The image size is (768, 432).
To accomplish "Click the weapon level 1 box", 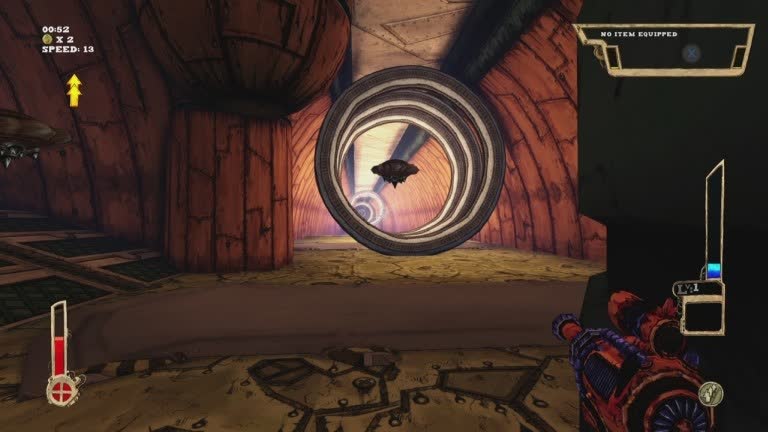I will click(702, 308).
